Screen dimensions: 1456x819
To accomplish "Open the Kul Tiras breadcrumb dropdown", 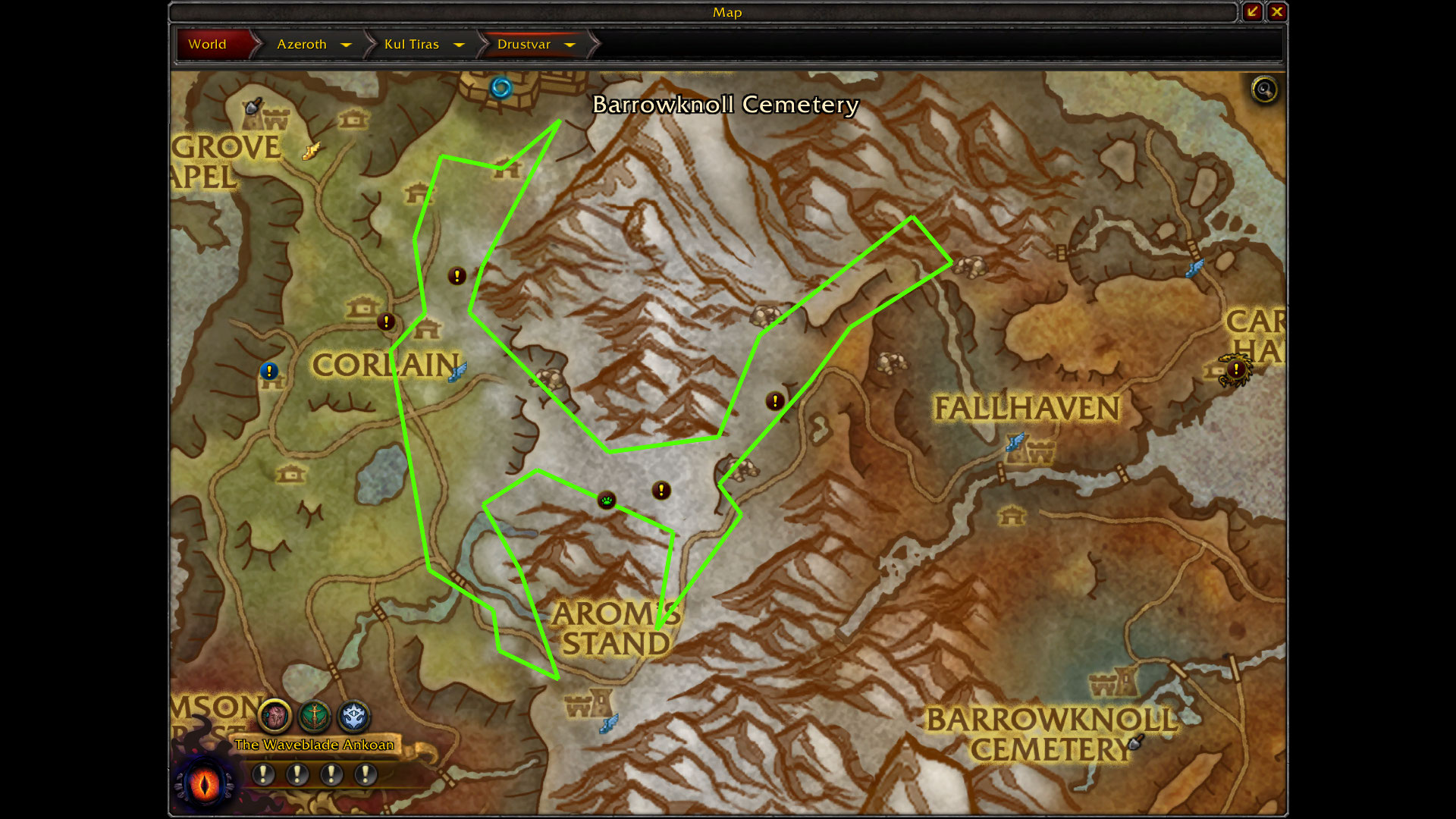I will tap(459, 45).
